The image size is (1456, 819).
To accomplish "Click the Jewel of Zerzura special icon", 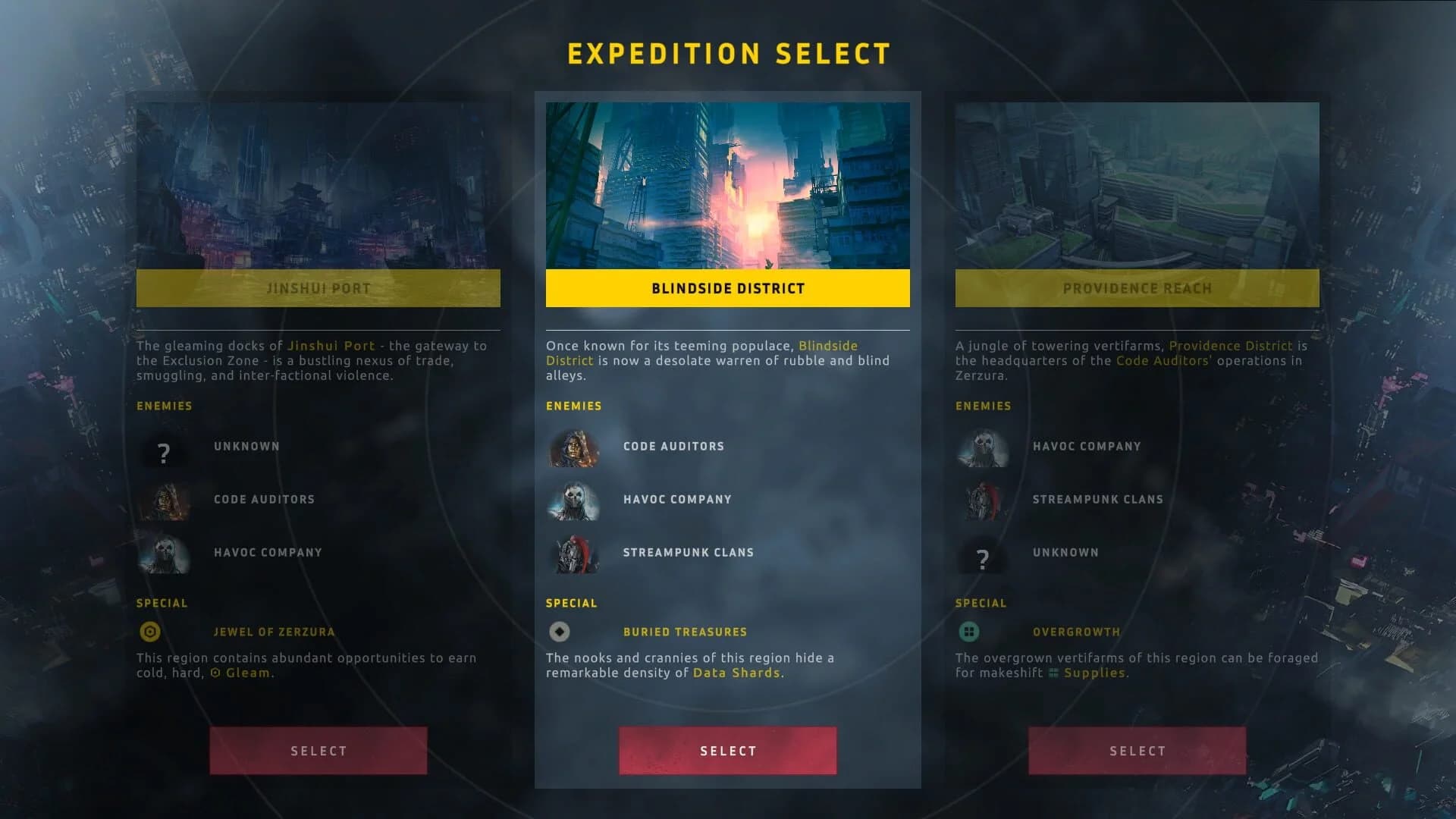I will pyautogui.click(x=151, y=631).
